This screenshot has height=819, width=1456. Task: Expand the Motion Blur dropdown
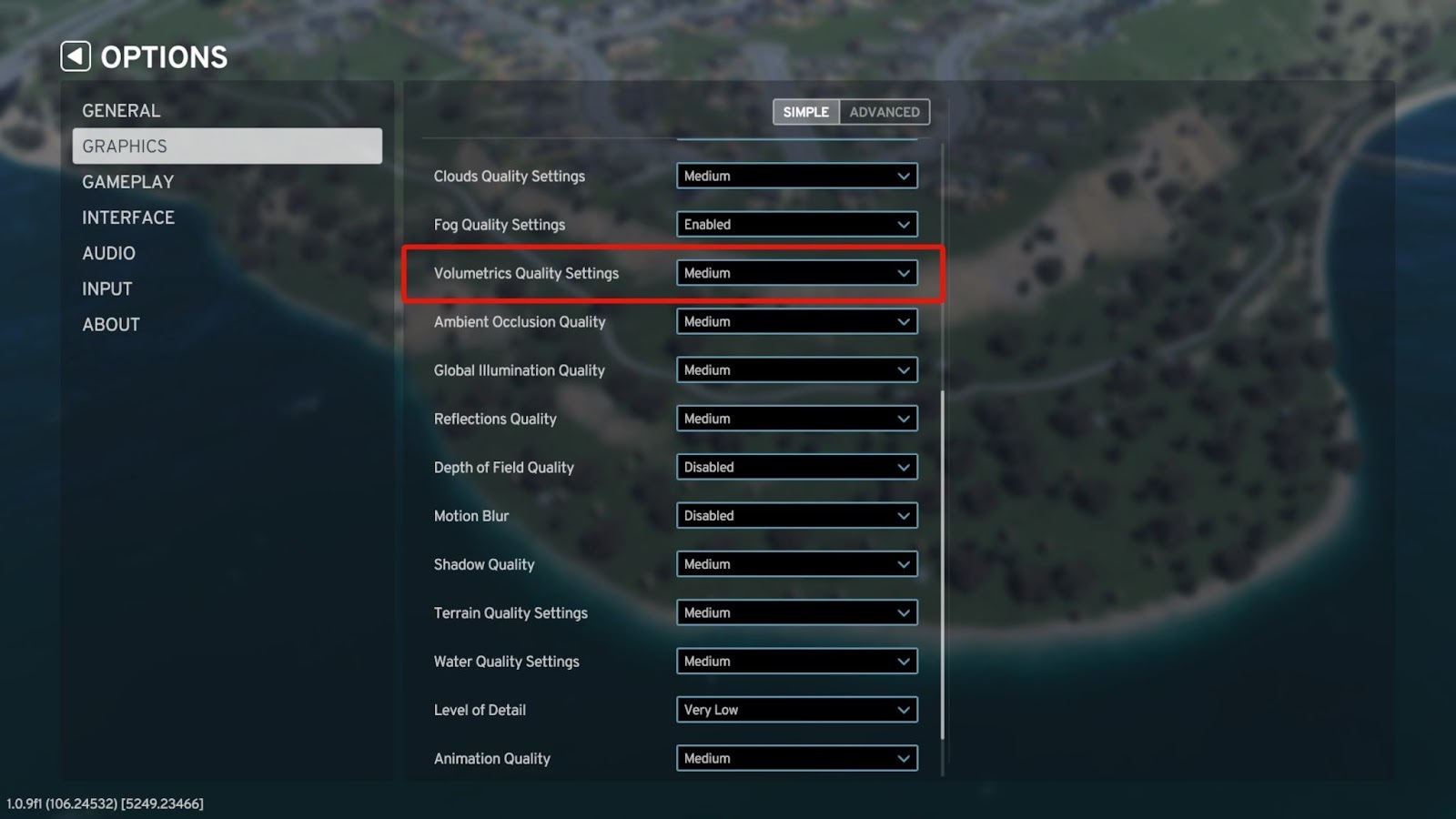tap(796, 515)
